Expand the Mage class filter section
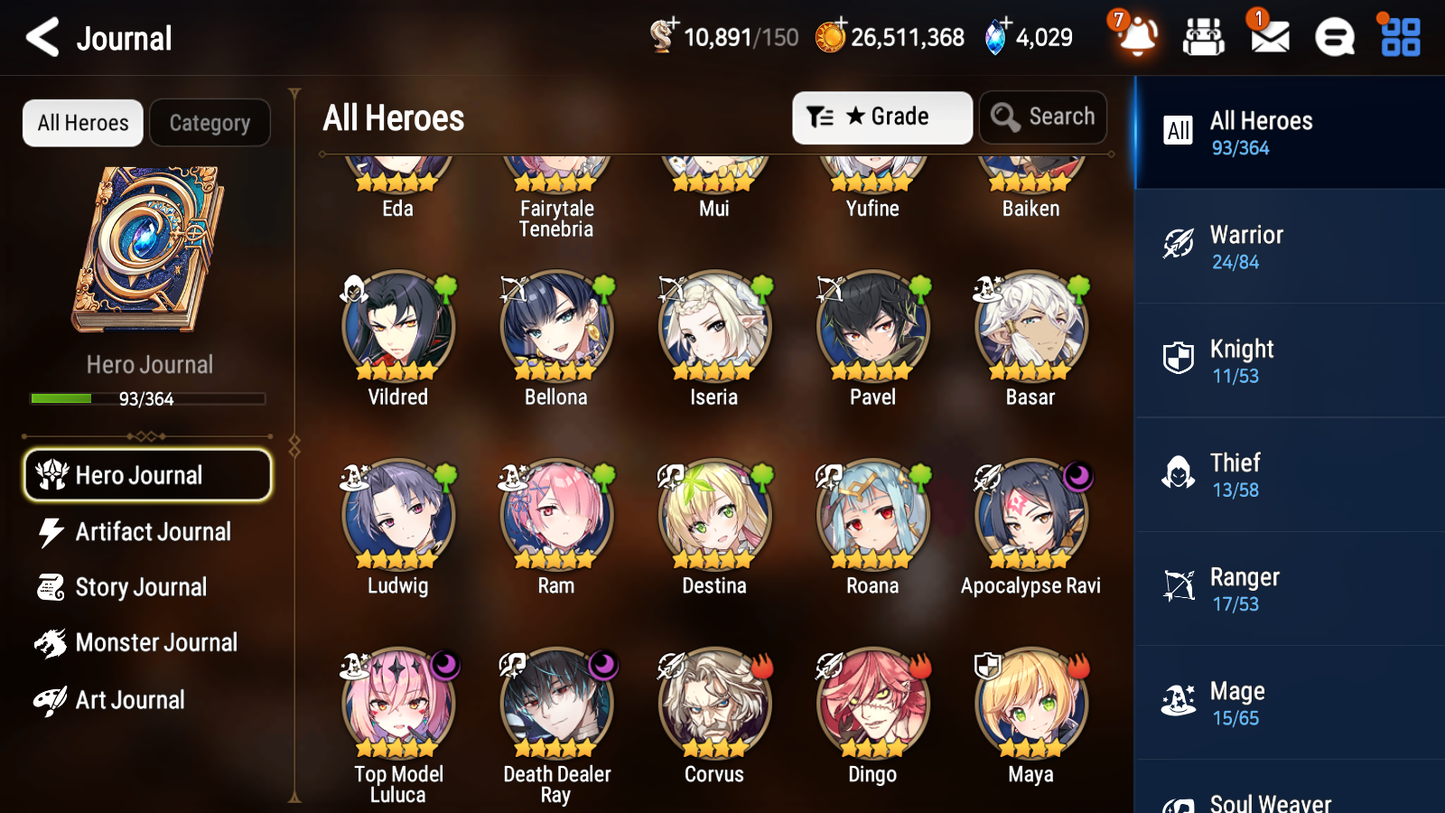The height and width of the screenshot is (813, 1445). pos(1289,702)
